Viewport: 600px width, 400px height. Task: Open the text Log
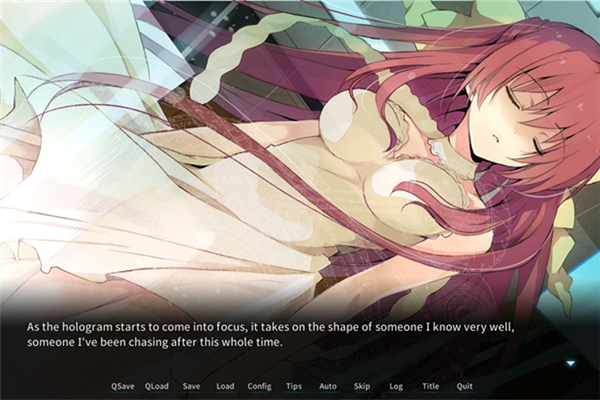click(x=396, y=386)
